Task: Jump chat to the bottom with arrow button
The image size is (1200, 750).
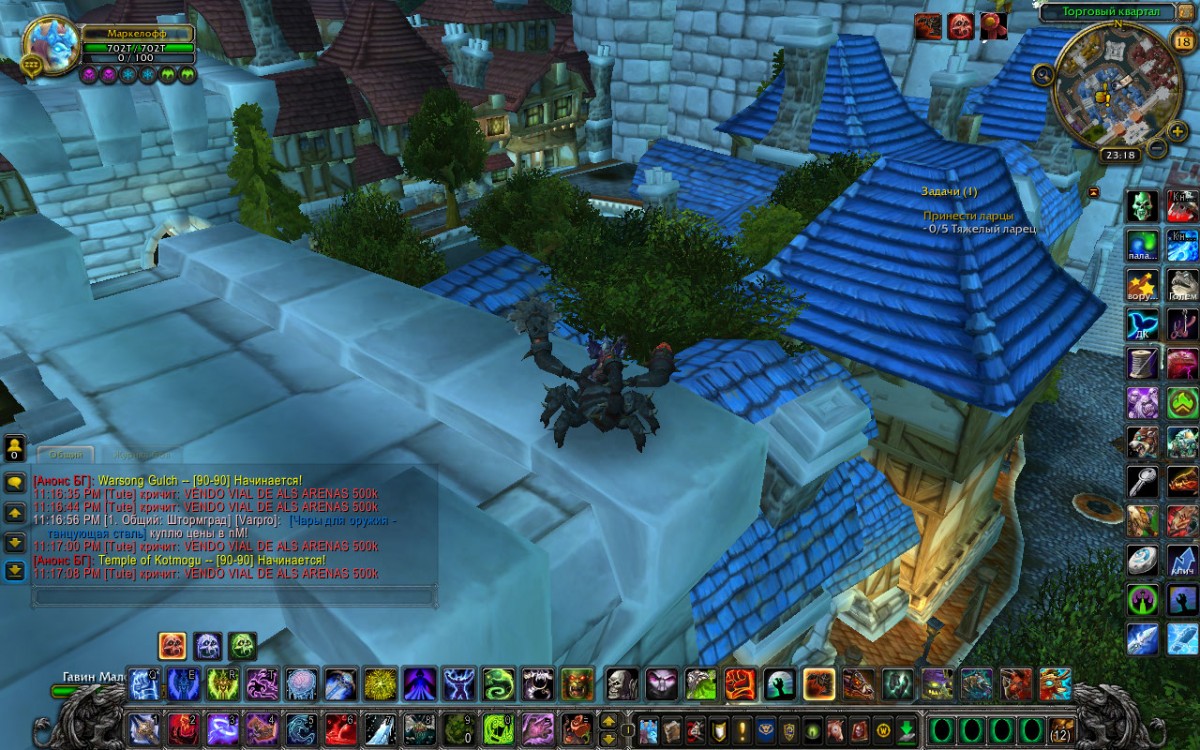Action: 15,570
